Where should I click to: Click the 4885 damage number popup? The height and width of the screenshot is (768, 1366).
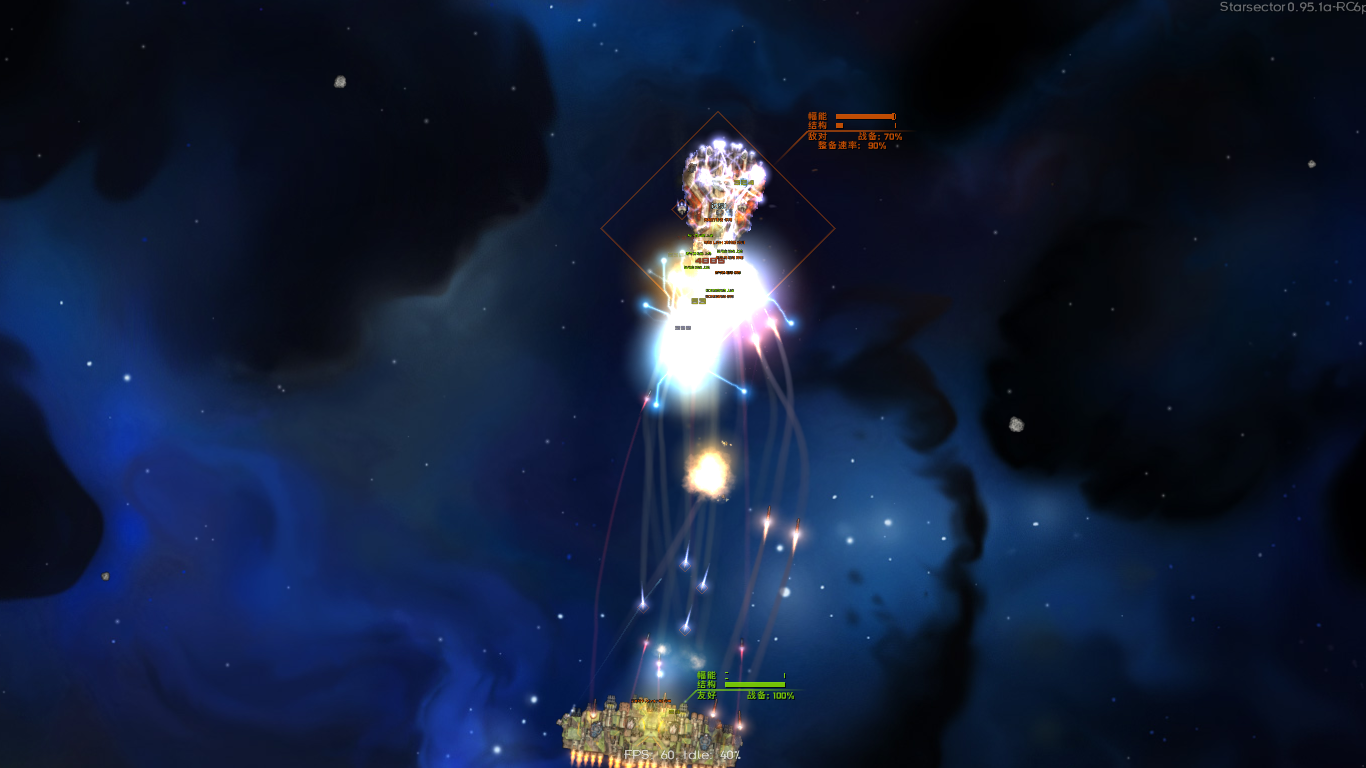coord(709,261)
